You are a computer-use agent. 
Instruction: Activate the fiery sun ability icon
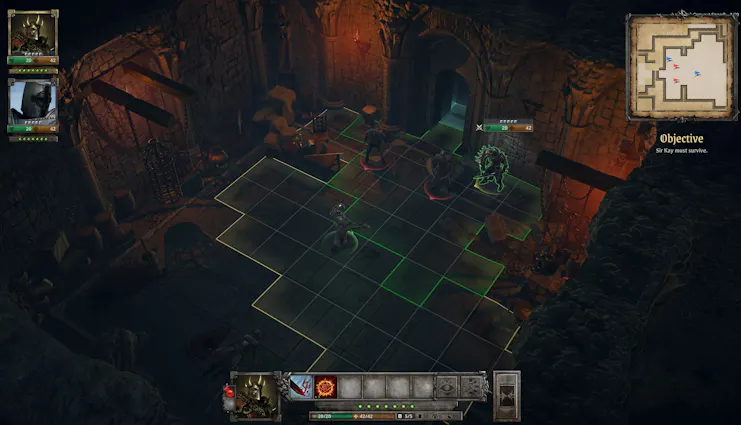pos(326,386)
